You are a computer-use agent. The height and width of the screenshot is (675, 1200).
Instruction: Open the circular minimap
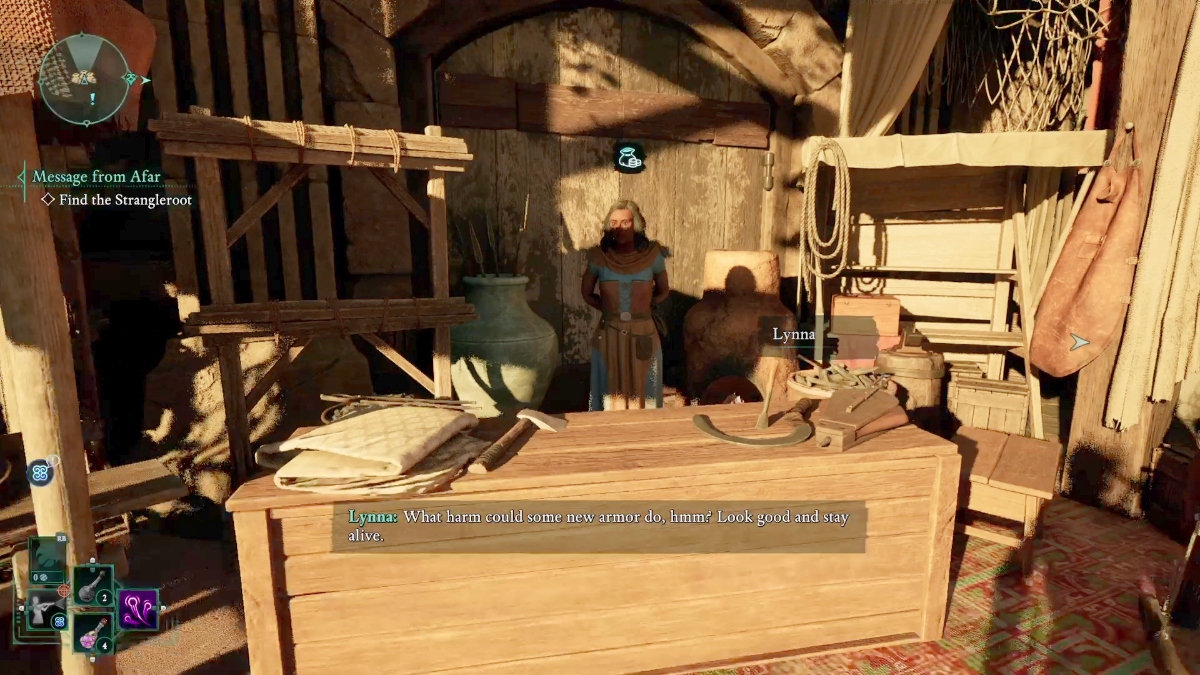[84, 79]
